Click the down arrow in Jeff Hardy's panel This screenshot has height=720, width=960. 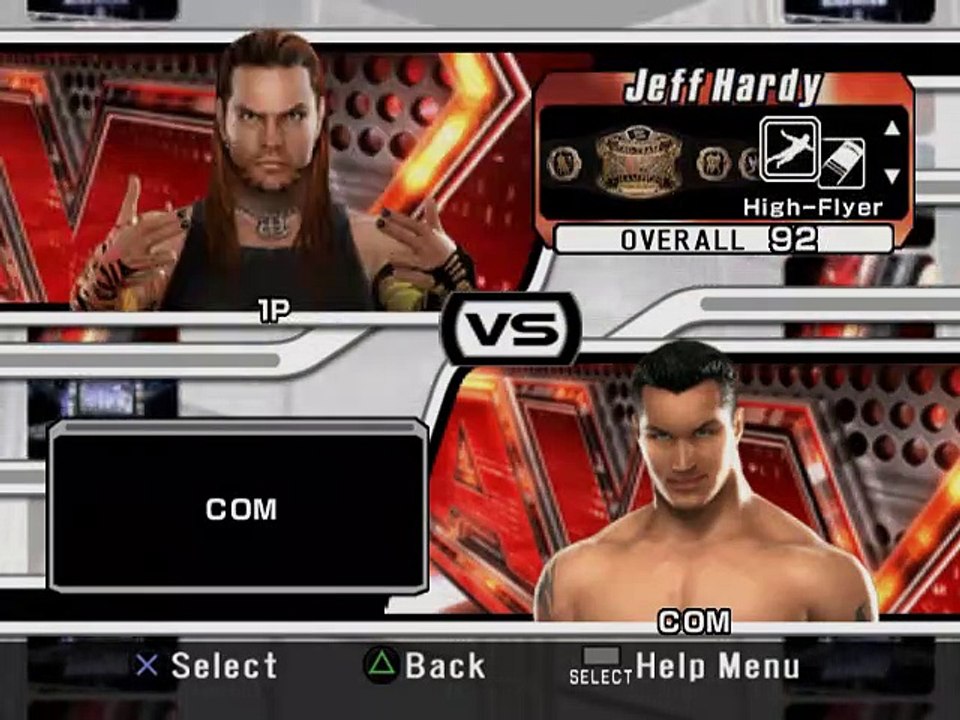(x=891, y=176)
